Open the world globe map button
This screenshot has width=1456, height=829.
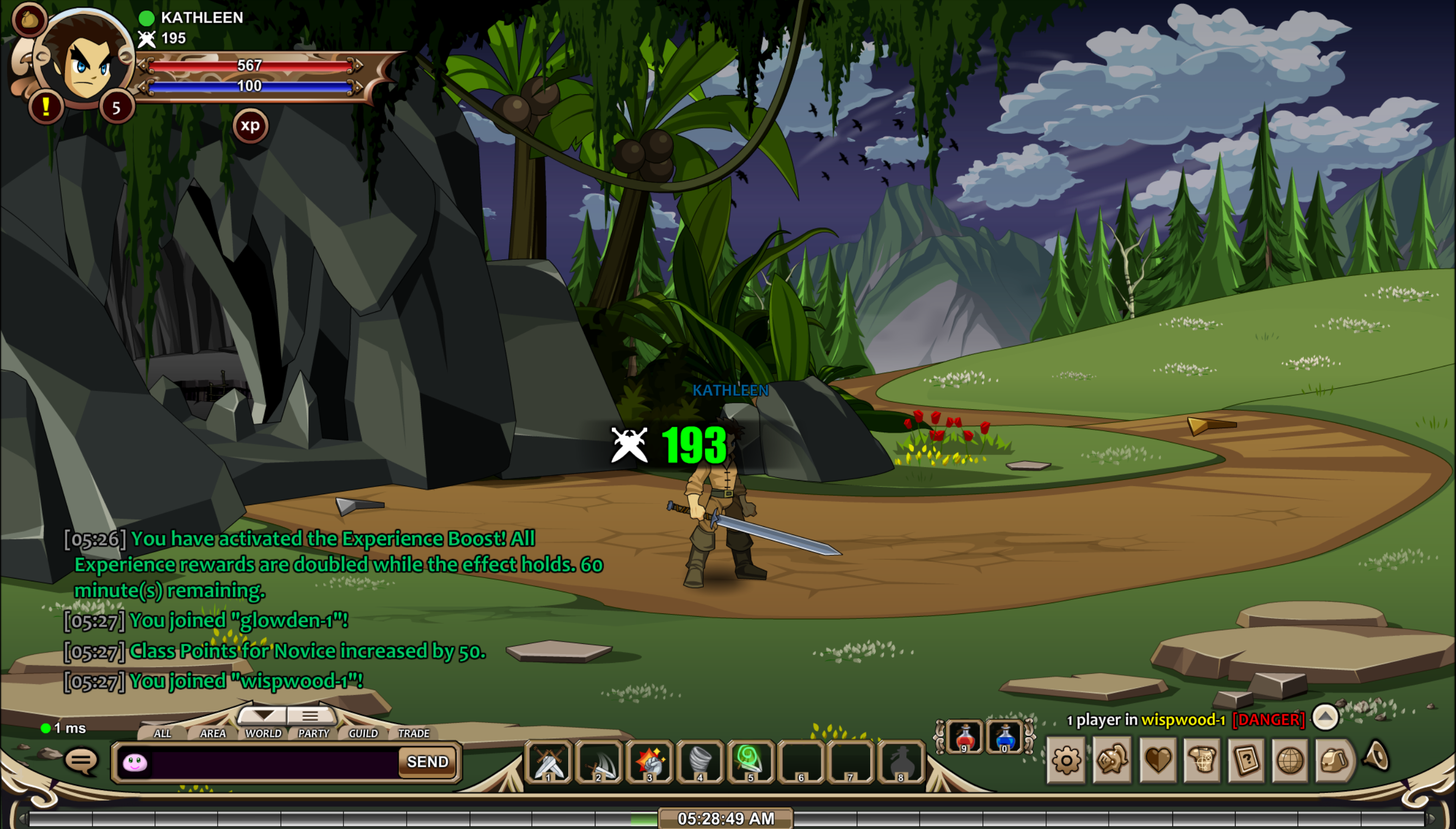(x=1290, y=760)
